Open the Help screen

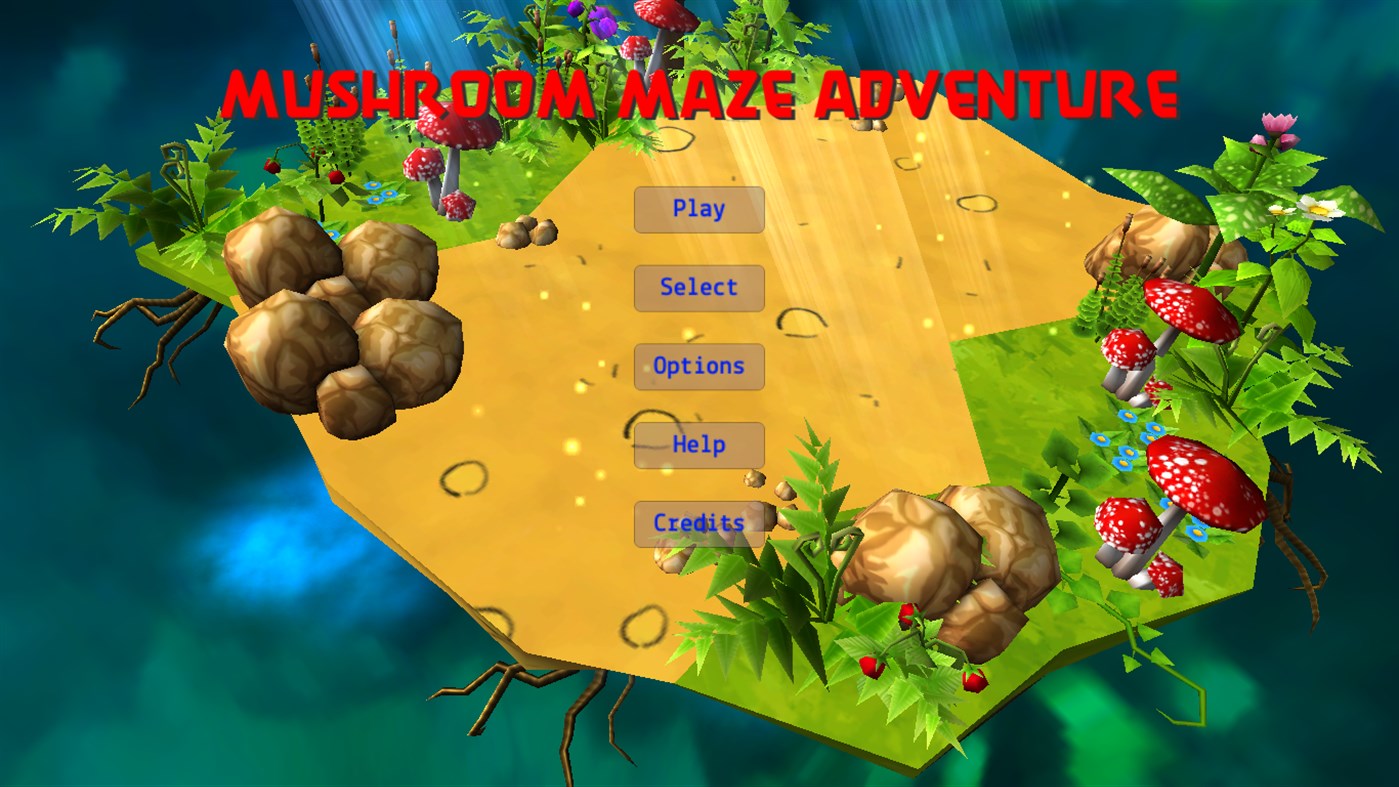(x=699, y=444)
